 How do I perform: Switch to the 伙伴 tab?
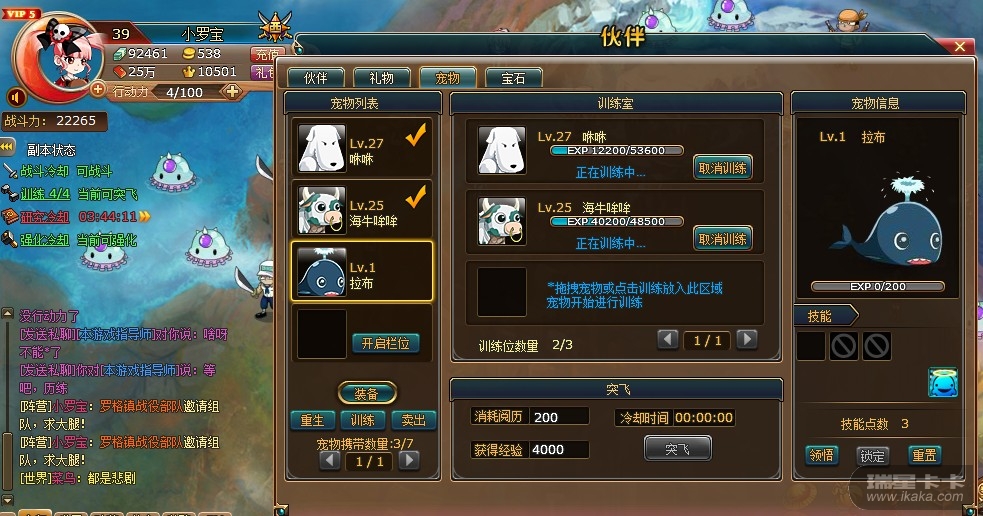315,78
